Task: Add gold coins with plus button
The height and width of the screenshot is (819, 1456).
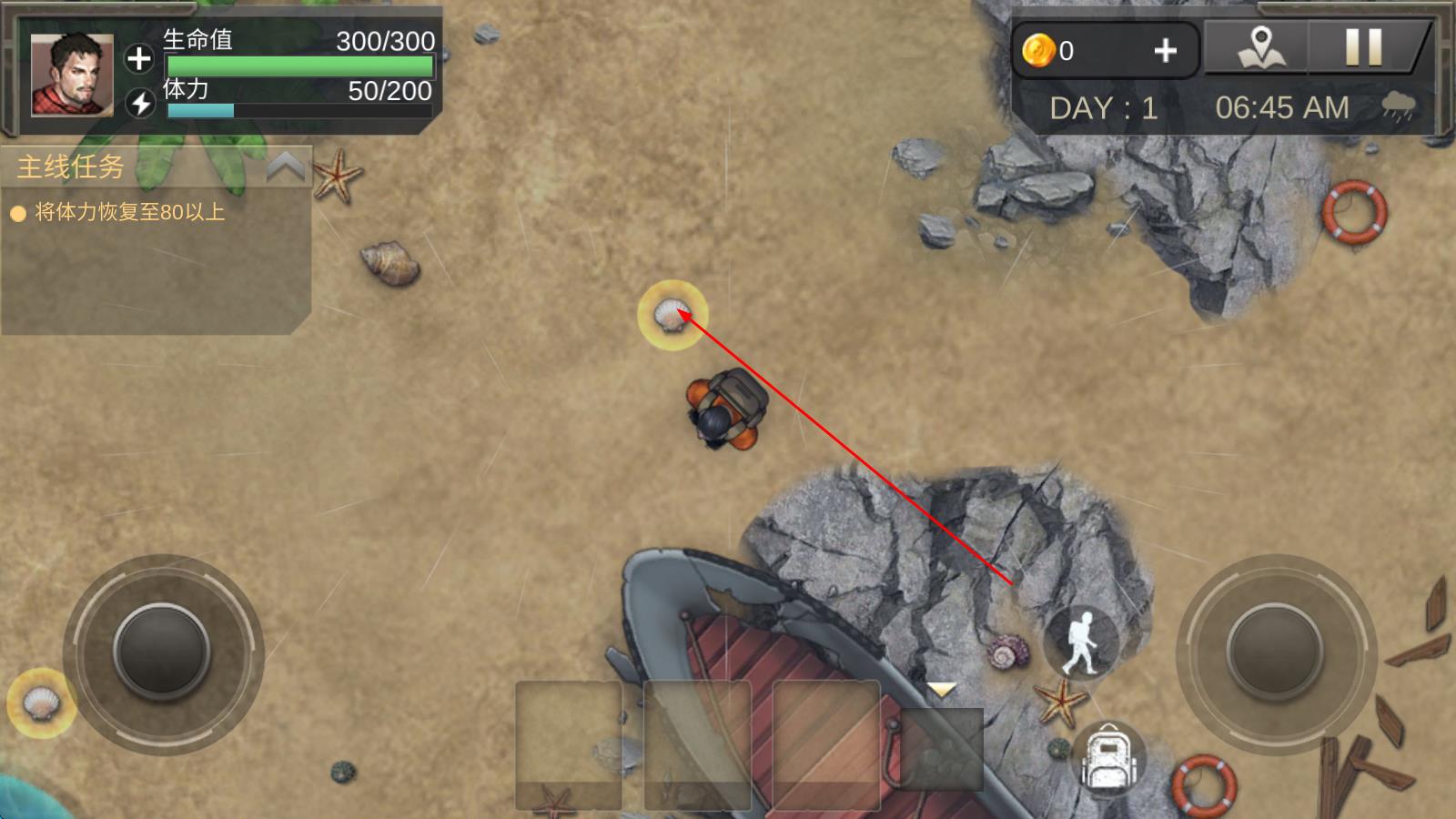Action: 1165,51
